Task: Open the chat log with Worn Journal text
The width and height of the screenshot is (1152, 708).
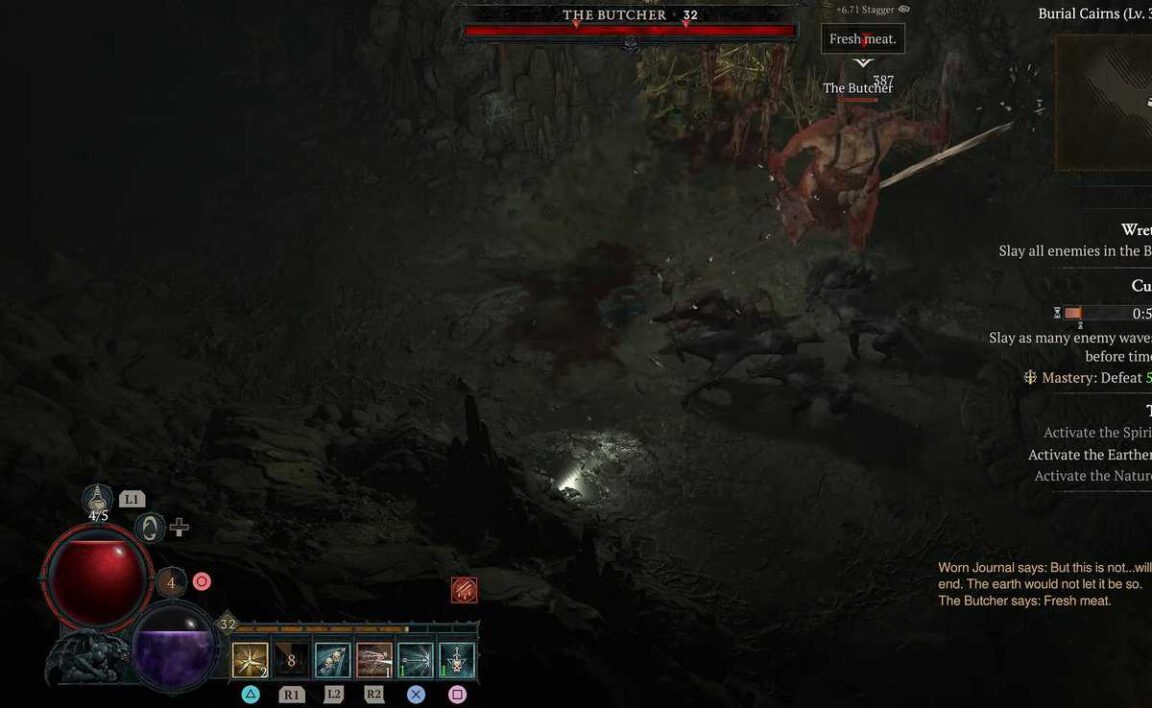Action: (x=1044, y=584)
